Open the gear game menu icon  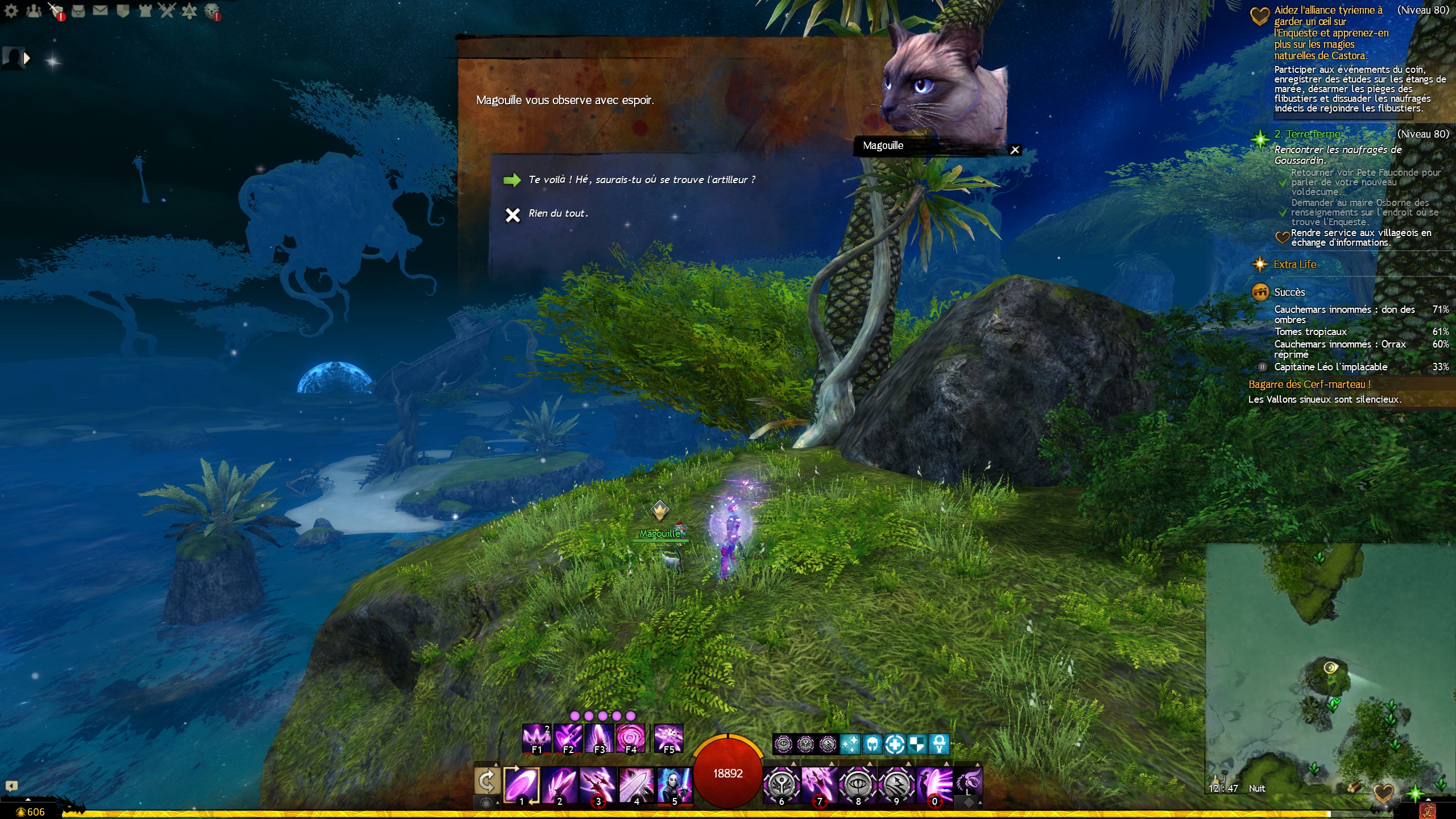[x=11, y=10]
